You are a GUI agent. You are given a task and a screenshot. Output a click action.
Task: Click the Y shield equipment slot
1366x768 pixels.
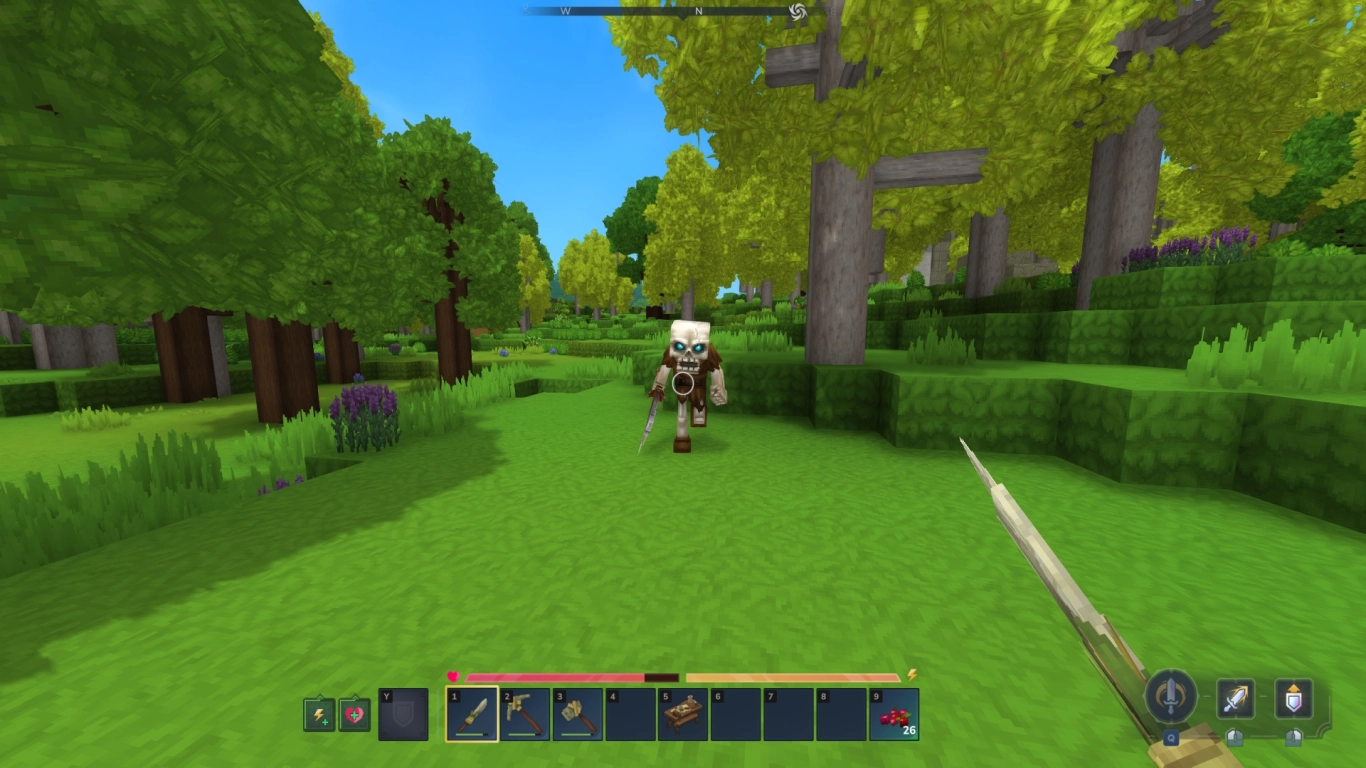(403, 715)
